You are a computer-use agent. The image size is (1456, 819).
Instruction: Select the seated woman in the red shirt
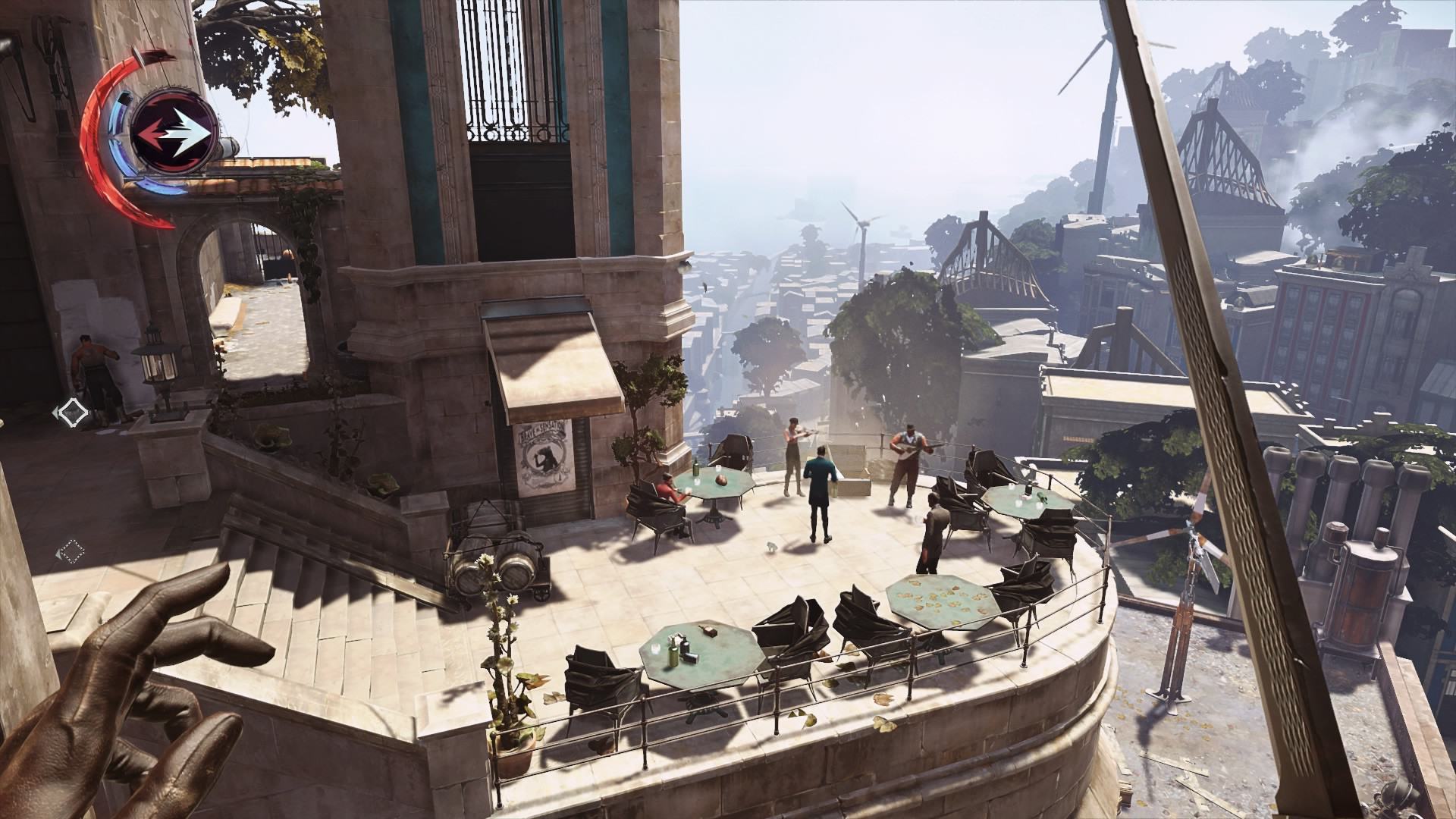point(667,493)
